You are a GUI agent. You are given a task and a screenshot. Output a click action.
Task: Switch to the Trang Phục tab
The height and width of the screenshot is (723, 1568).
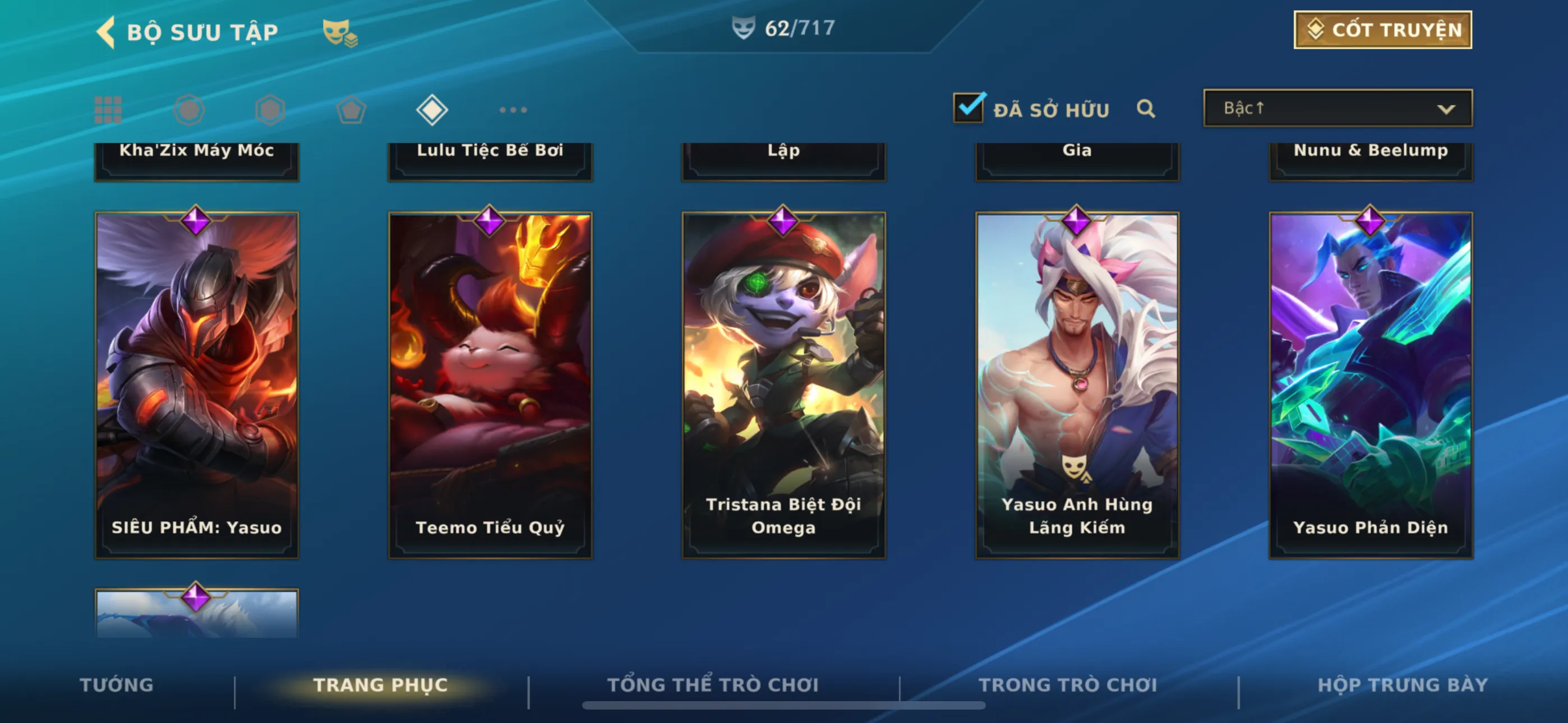[x=380, y=685]
